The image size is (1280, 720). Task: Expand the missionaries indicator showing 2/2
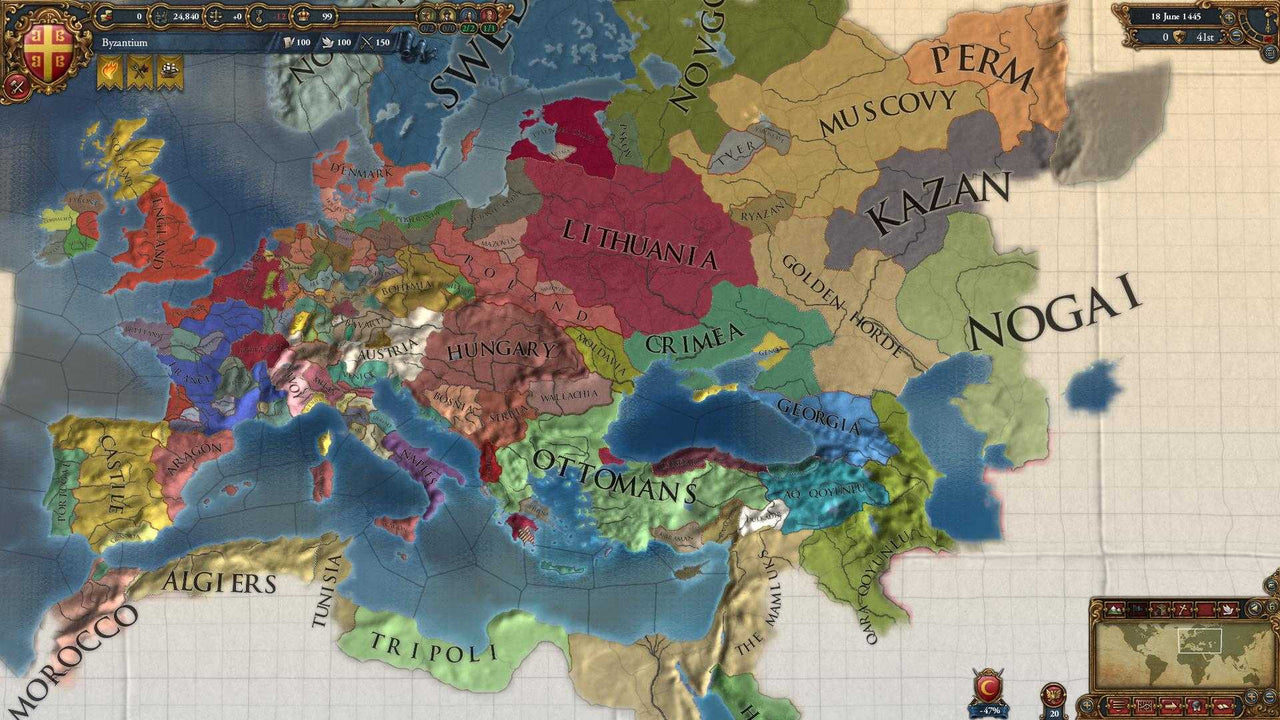(466, 16)
